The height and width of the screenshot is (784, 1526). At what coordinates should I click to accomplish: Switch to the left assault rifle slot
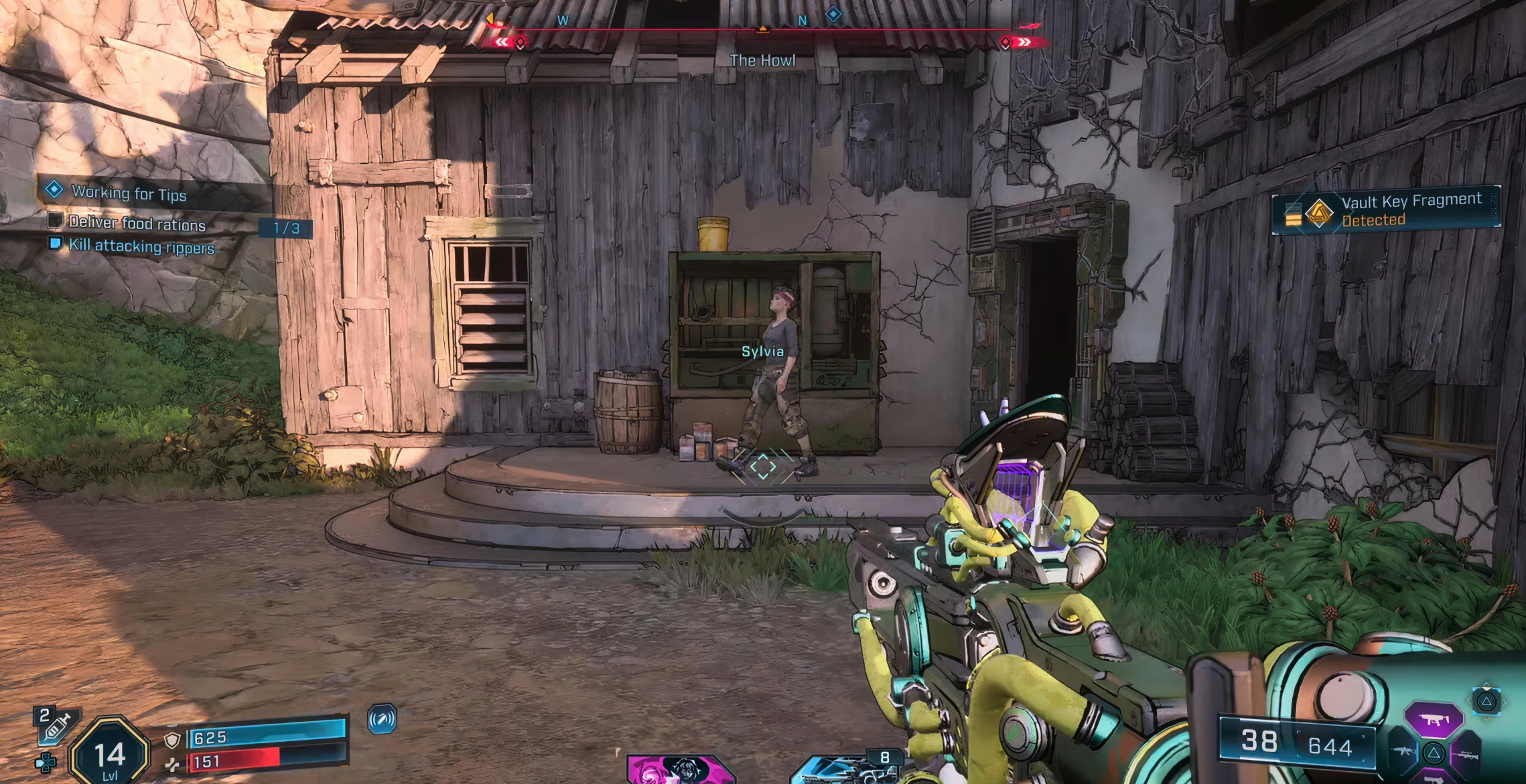(1404, 752)
